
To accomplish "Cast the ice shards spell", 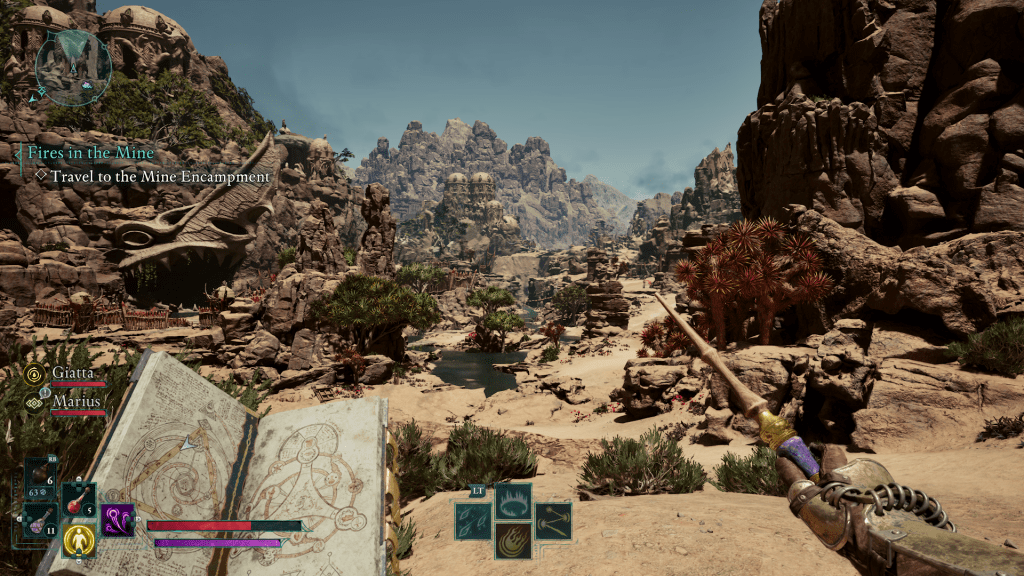I will 474,520.
